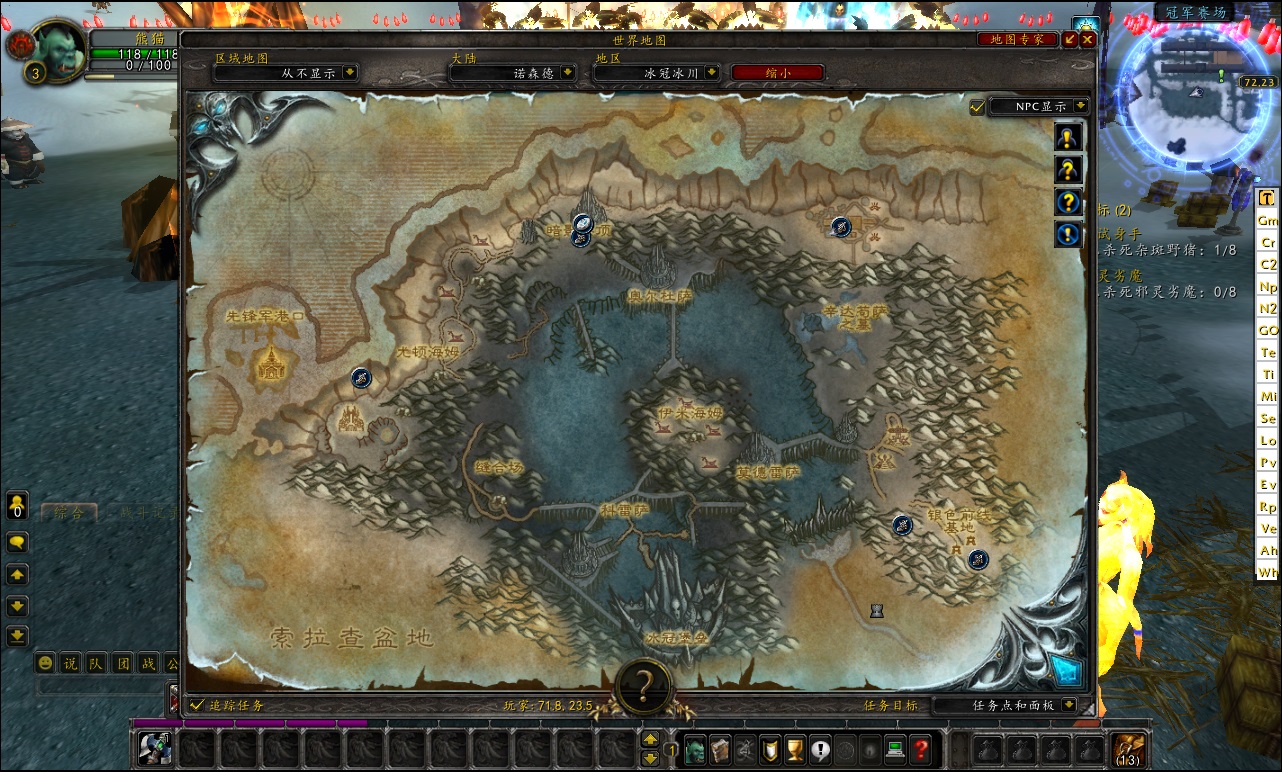
Task: Open the 大陆 continent dropdown
Action: (568, 73)
